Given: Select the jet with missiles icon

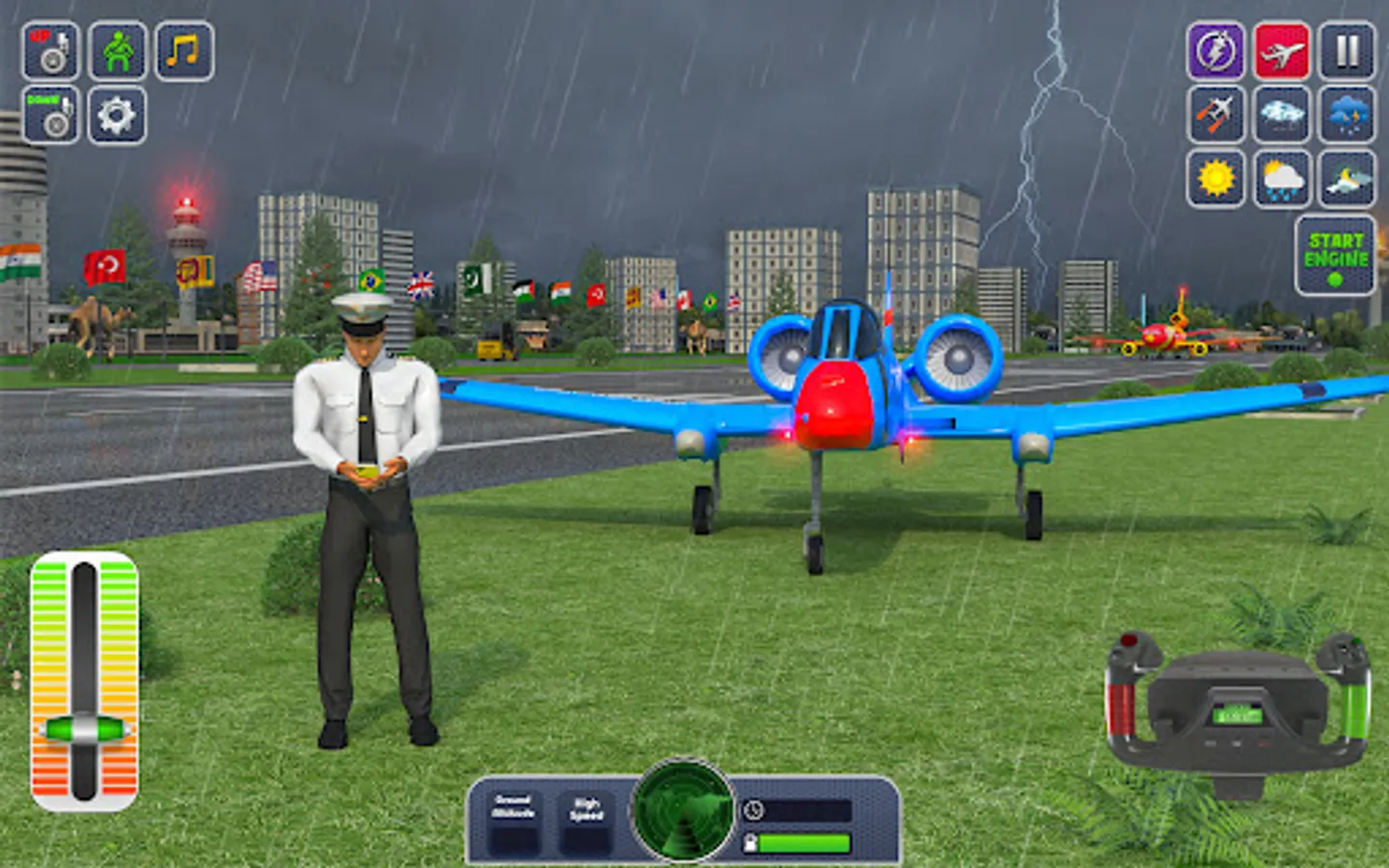Looking at the screenshot, I should click(x=1216, y=116).
